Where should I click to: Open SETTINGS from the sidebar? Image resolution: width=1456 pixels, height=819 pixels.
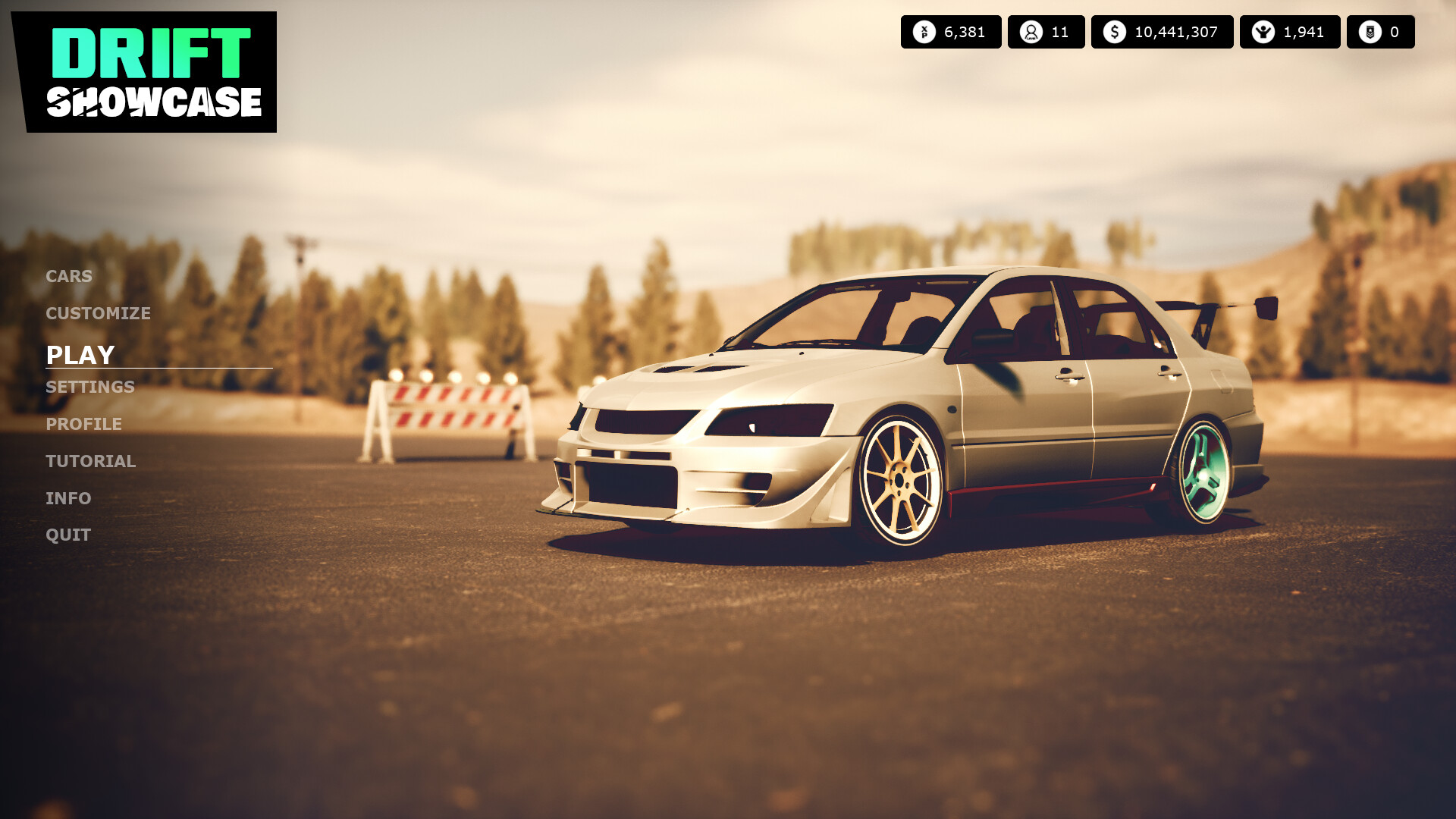click(89, 387)
